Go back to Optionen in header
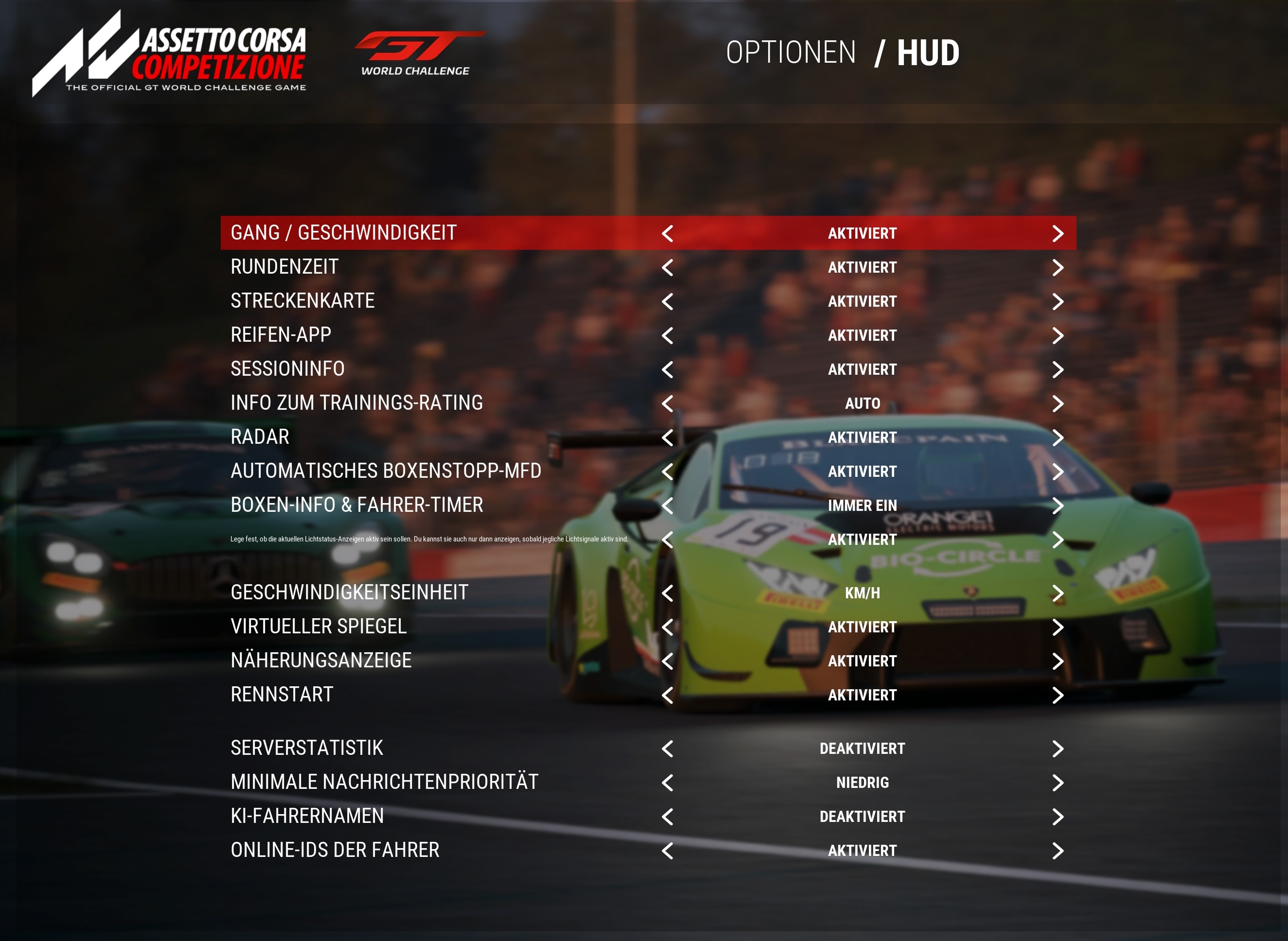The width and height of the screenshot is (1288, 941). tap(791, 53)
